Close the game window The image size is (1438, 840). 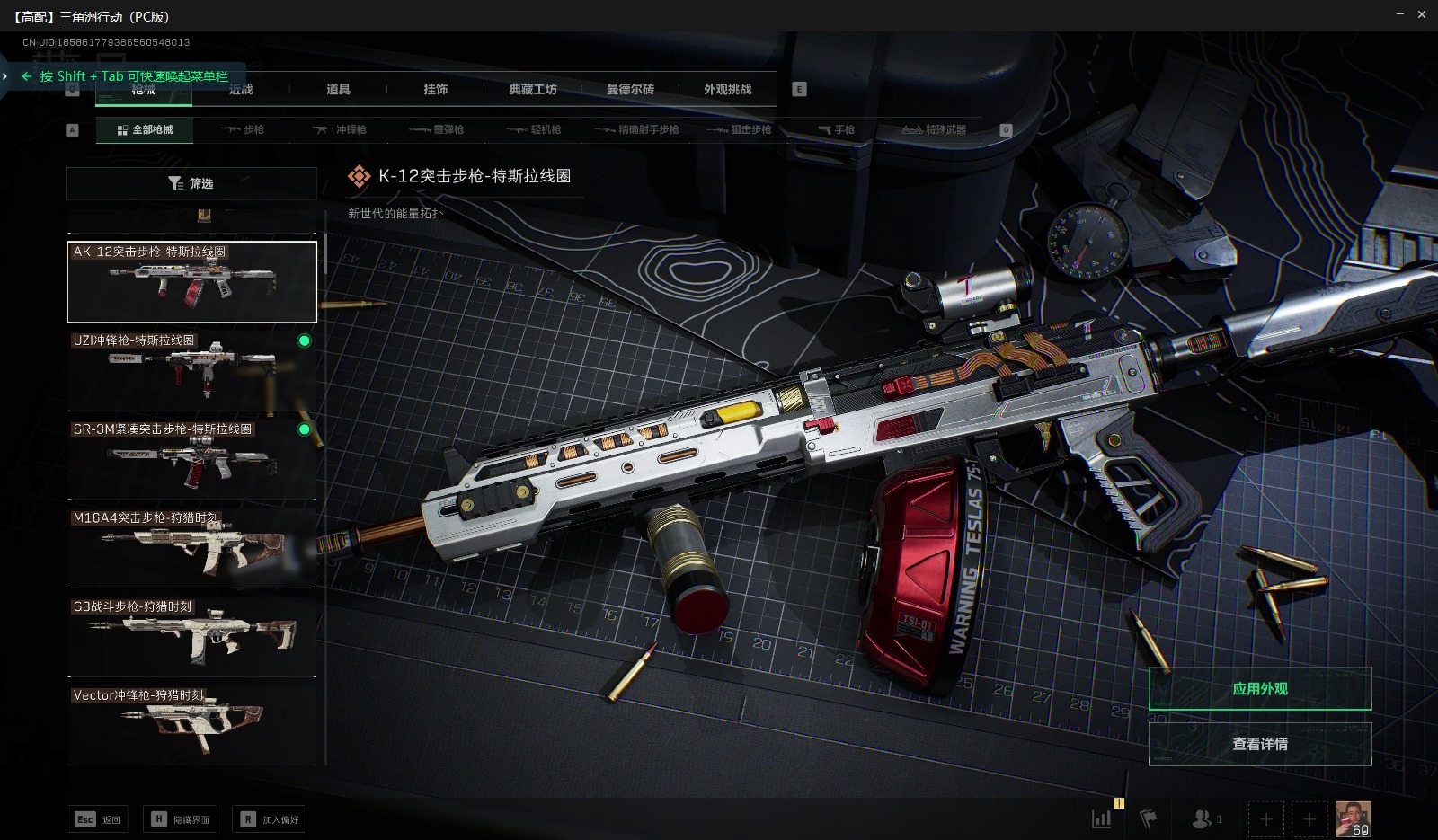(x=1422, y=14)
